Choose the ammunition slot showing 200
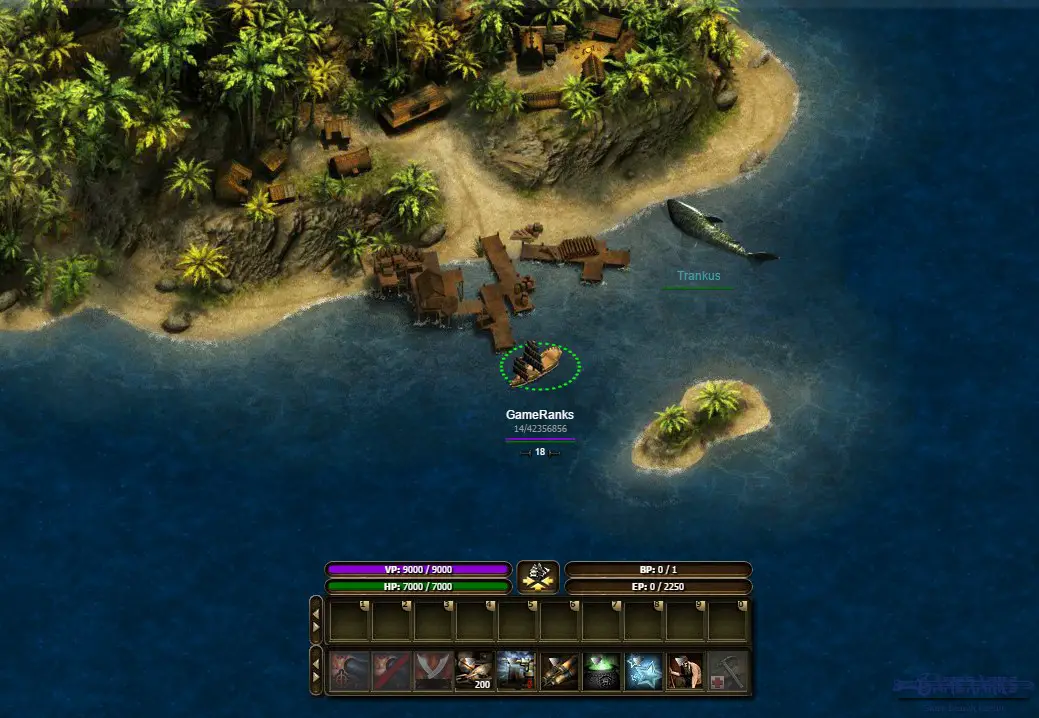Screen dimensions: 1039x718 476,670
